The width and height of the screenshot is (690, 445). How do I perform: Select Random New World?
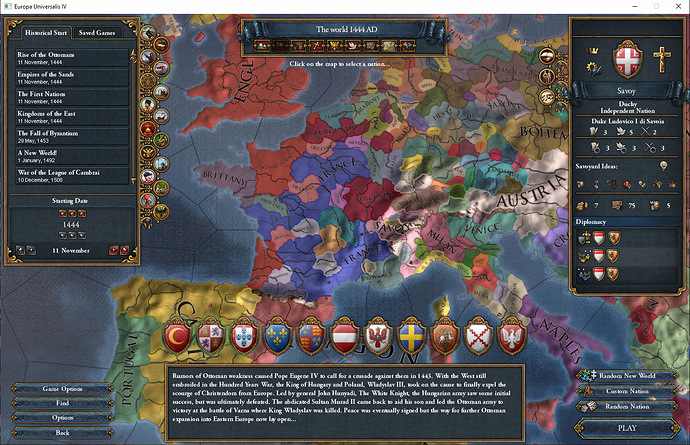pyautogui.click(x=626, y=374)
